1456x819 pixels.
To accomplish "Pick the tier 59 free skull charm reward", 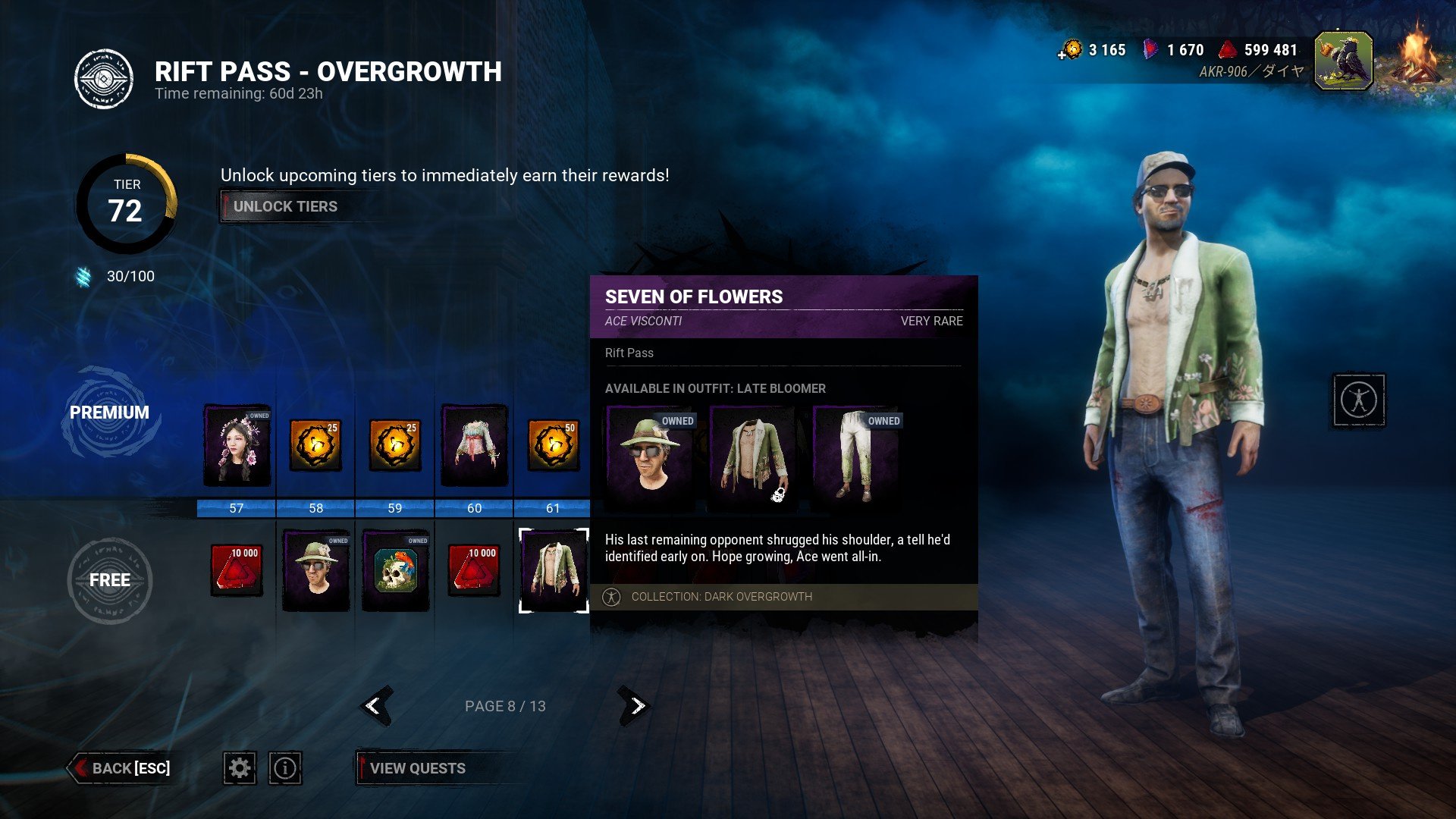I will pos(396,570).
